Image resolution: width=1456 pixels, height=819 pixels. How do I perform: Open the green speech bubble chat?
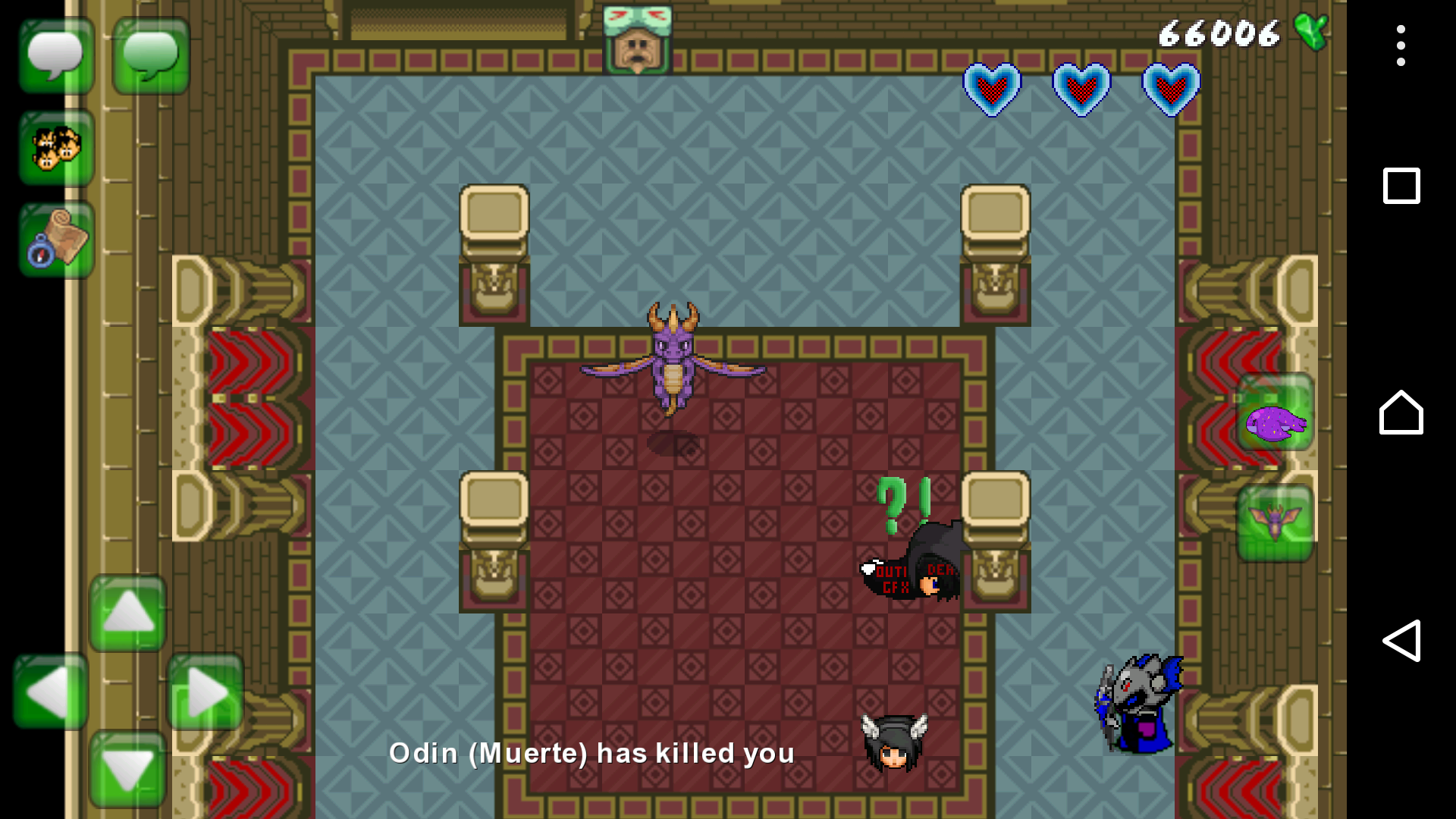coord(151,56)
